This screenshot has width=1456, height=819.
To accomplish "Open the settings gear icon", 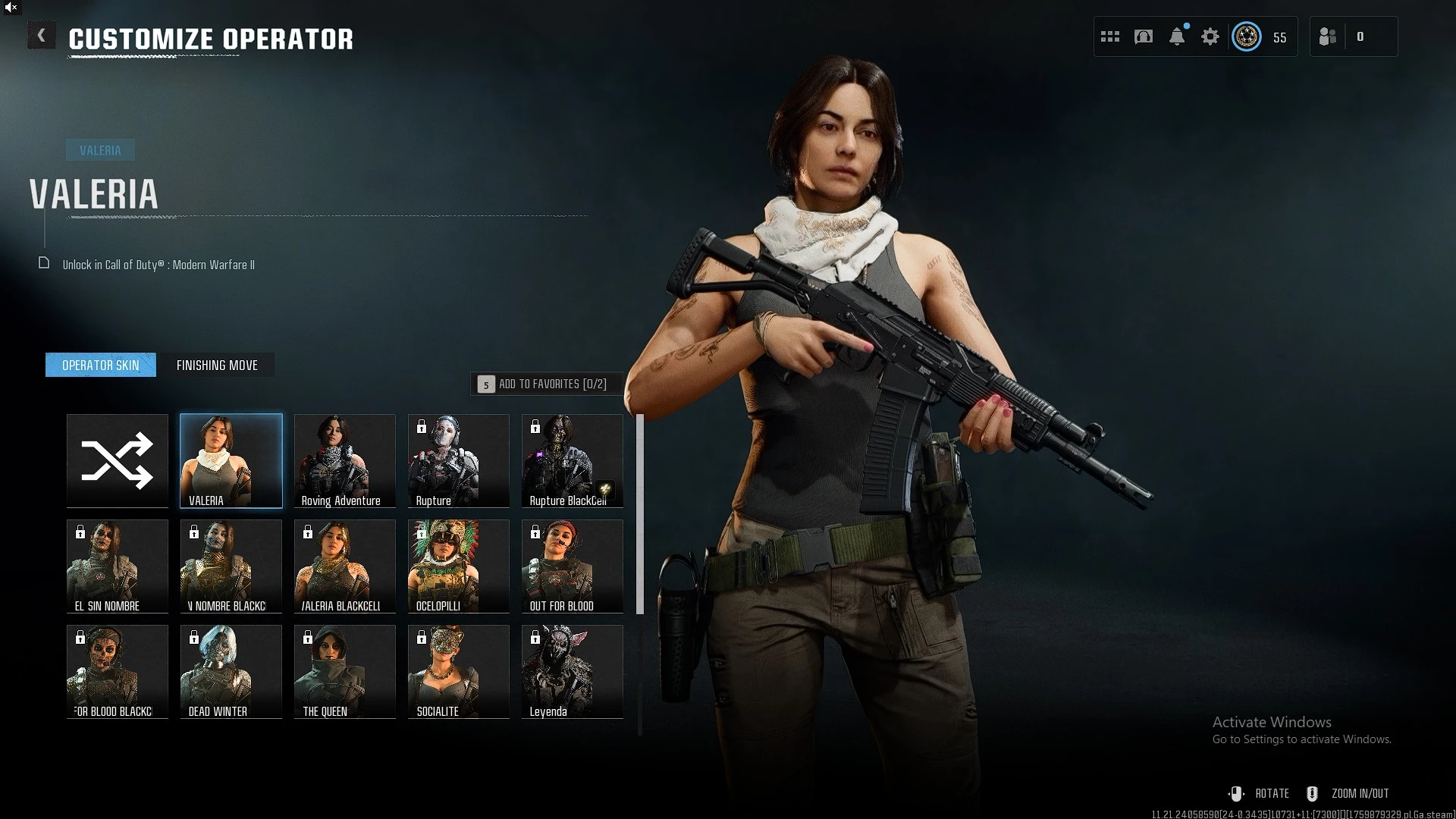I will point(1210,36).
